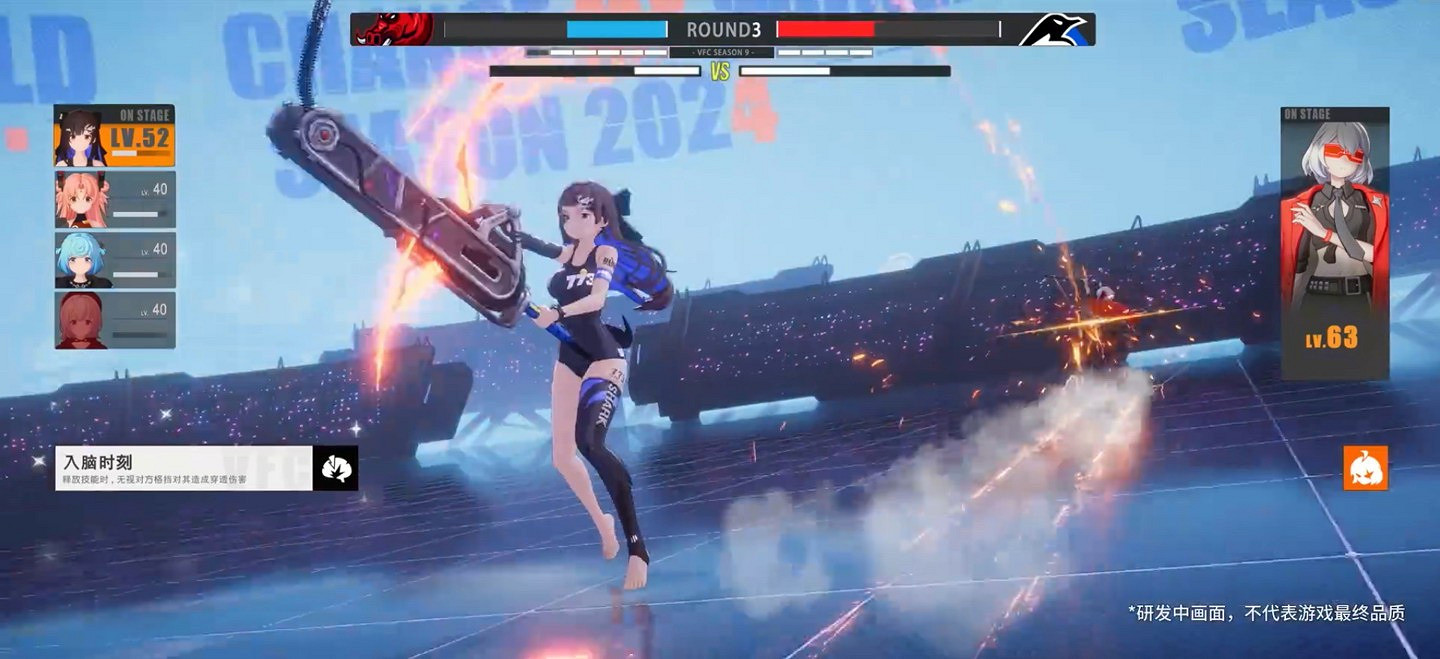Viewport: 1440px width, 659px height.
Task: Click the penguin team emblem
Action: (1054, 30)
